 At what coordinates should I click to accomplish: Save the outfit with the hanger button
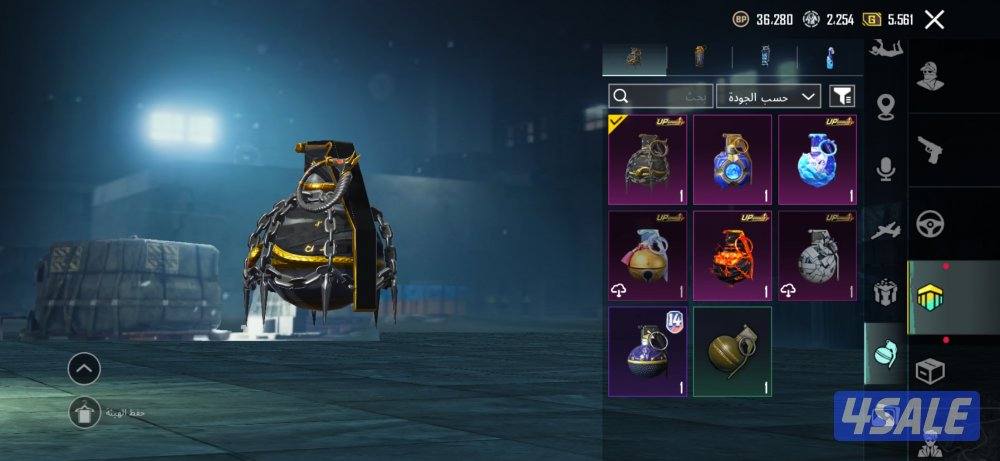click(x=84, y=411)
